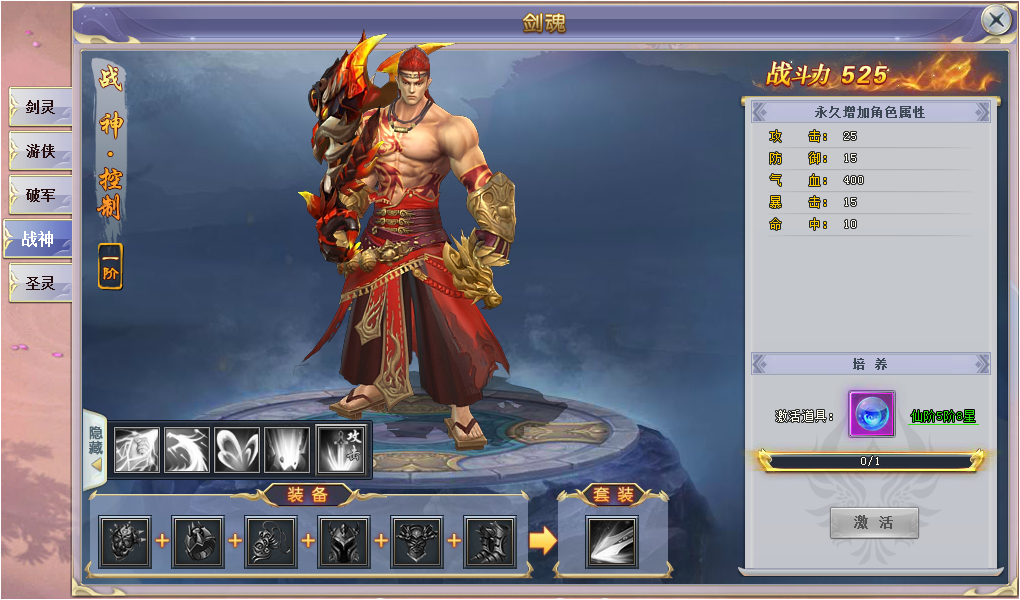Image resolution: width=1020 pixels, height=600 pixels.
Task: Select the lightning fist skill icon
Action: pyautogui.click(x=137, y=450)
